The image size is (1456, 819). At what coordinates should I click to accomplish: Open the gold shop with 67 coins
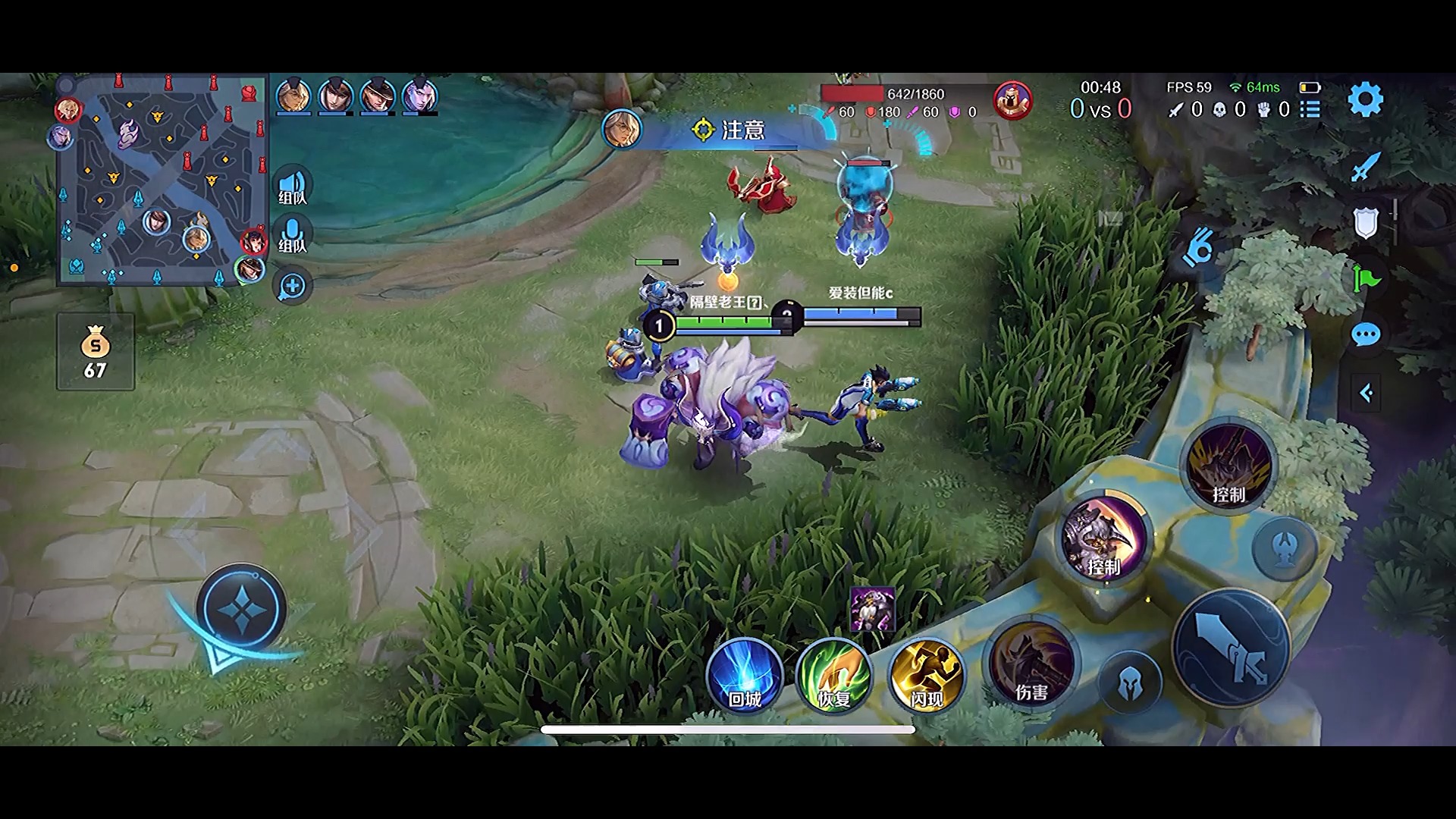click(x=96, y=353)
